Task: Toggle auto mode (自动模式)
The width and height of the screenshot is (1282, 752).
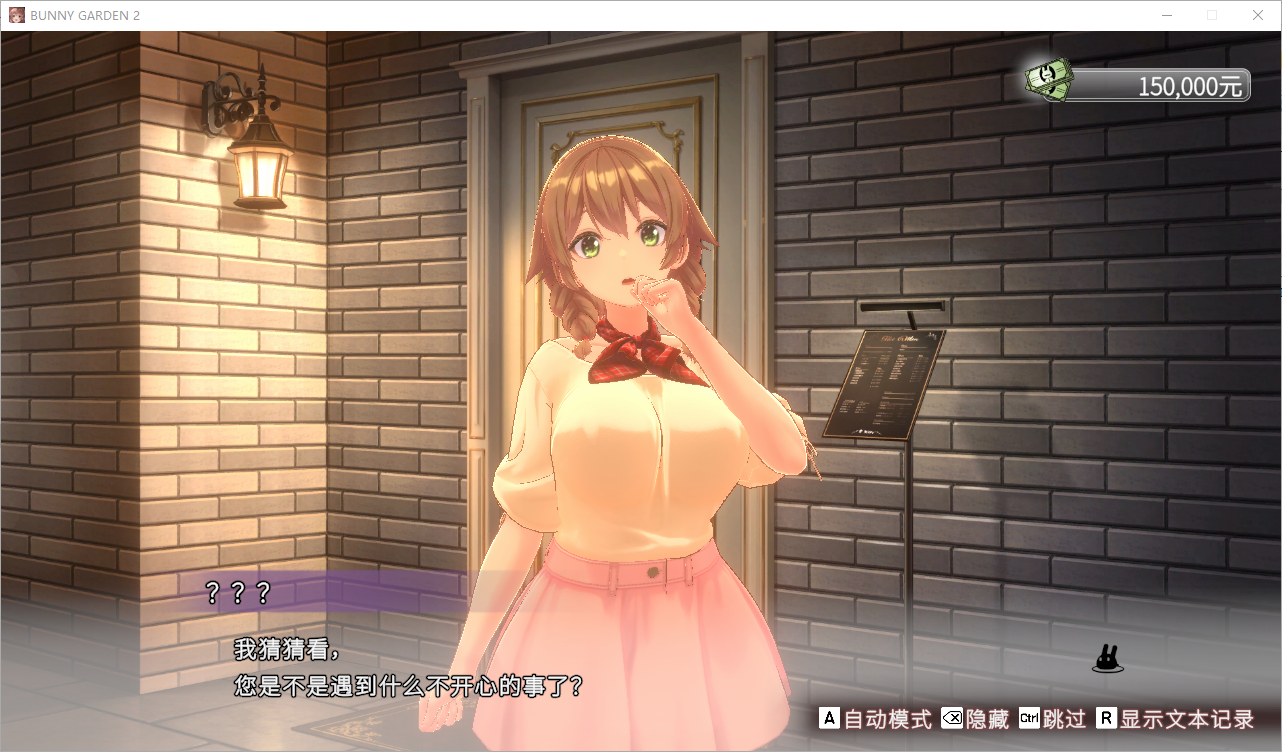Action: coord(875,719)
